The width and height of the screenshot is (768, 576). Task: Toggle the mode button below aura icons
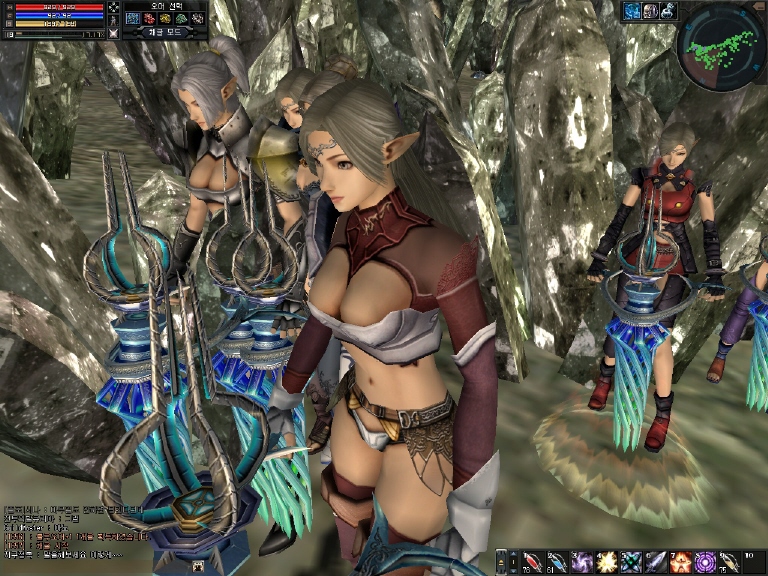(164, 33)
